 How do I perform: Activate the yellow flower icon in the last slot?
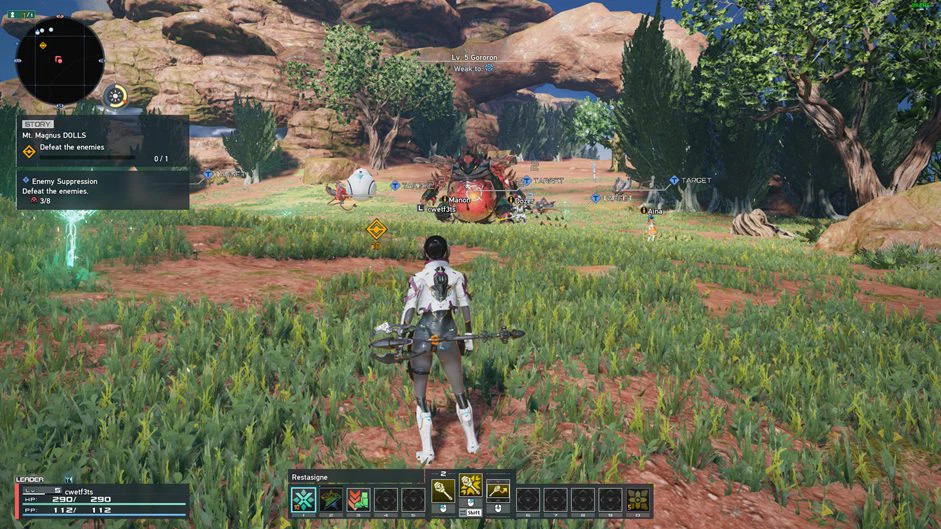click(639, 498)
